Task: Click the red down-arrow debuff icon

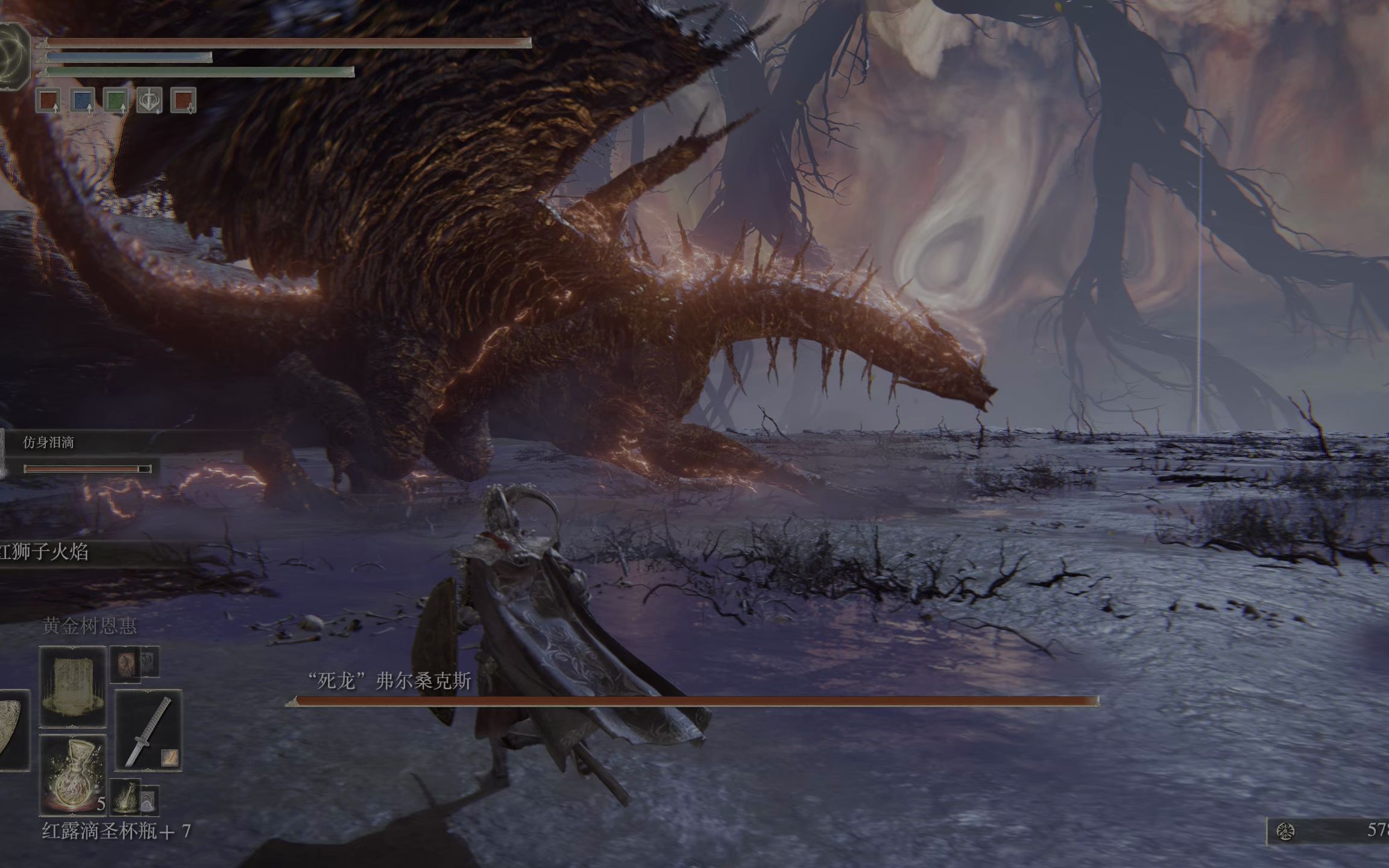Action: 183,101
